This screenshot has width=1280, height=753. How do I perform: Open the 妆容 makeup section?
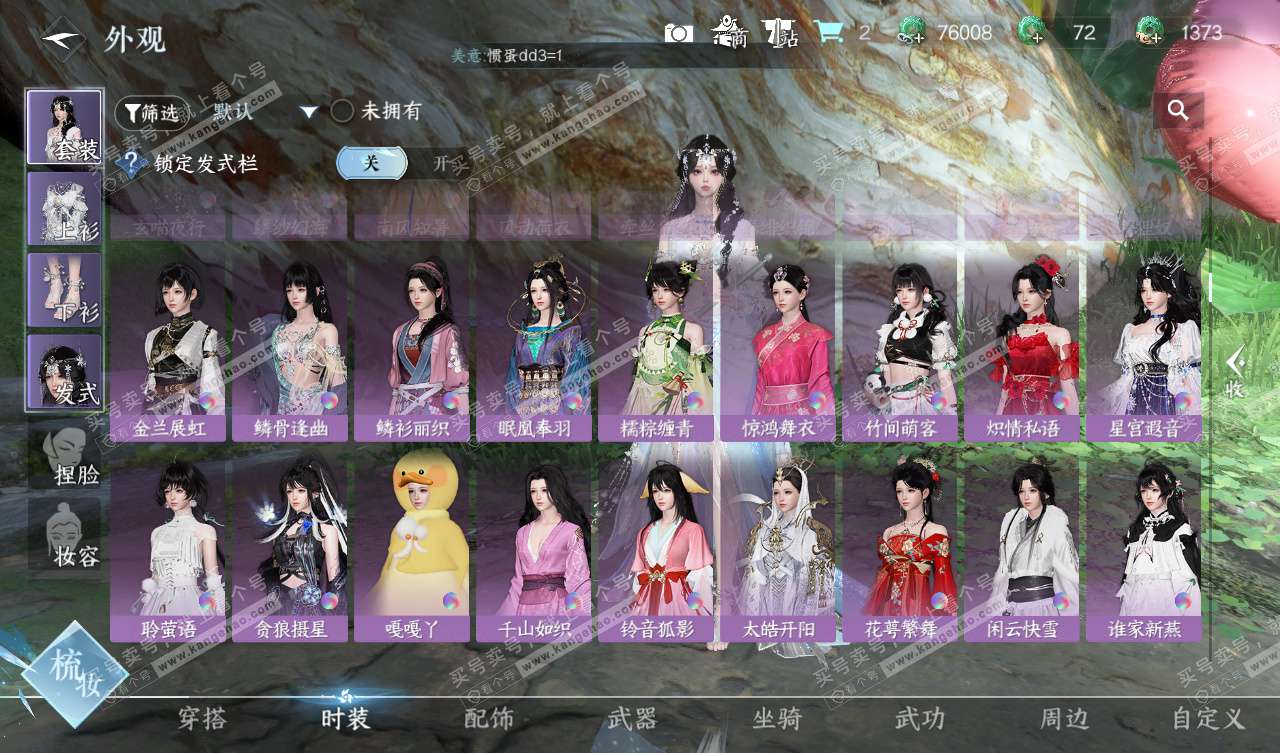64,535
